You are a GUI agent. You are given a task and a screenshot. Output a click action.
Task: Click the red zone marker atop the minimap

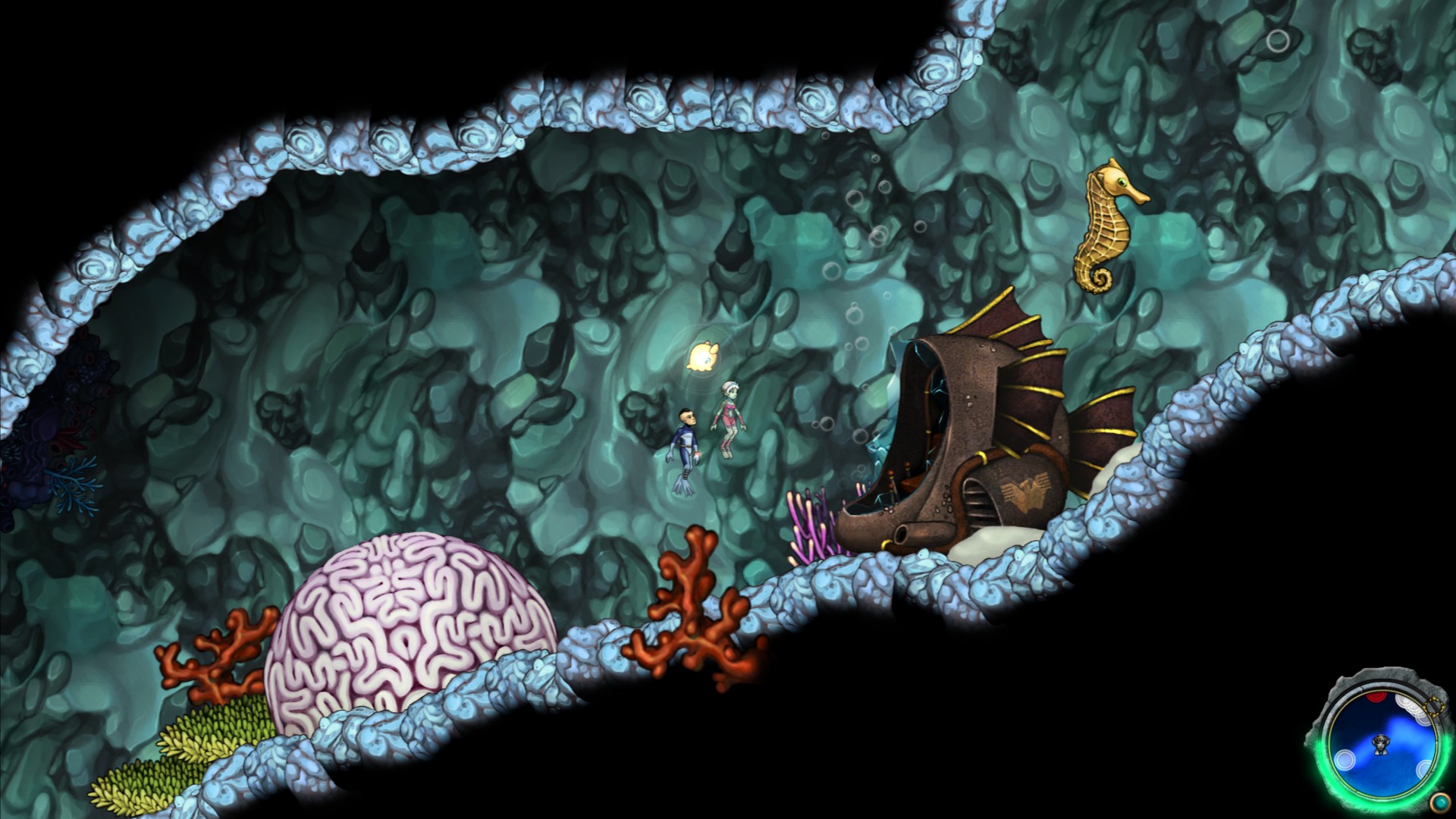[x=1375, y=696]
